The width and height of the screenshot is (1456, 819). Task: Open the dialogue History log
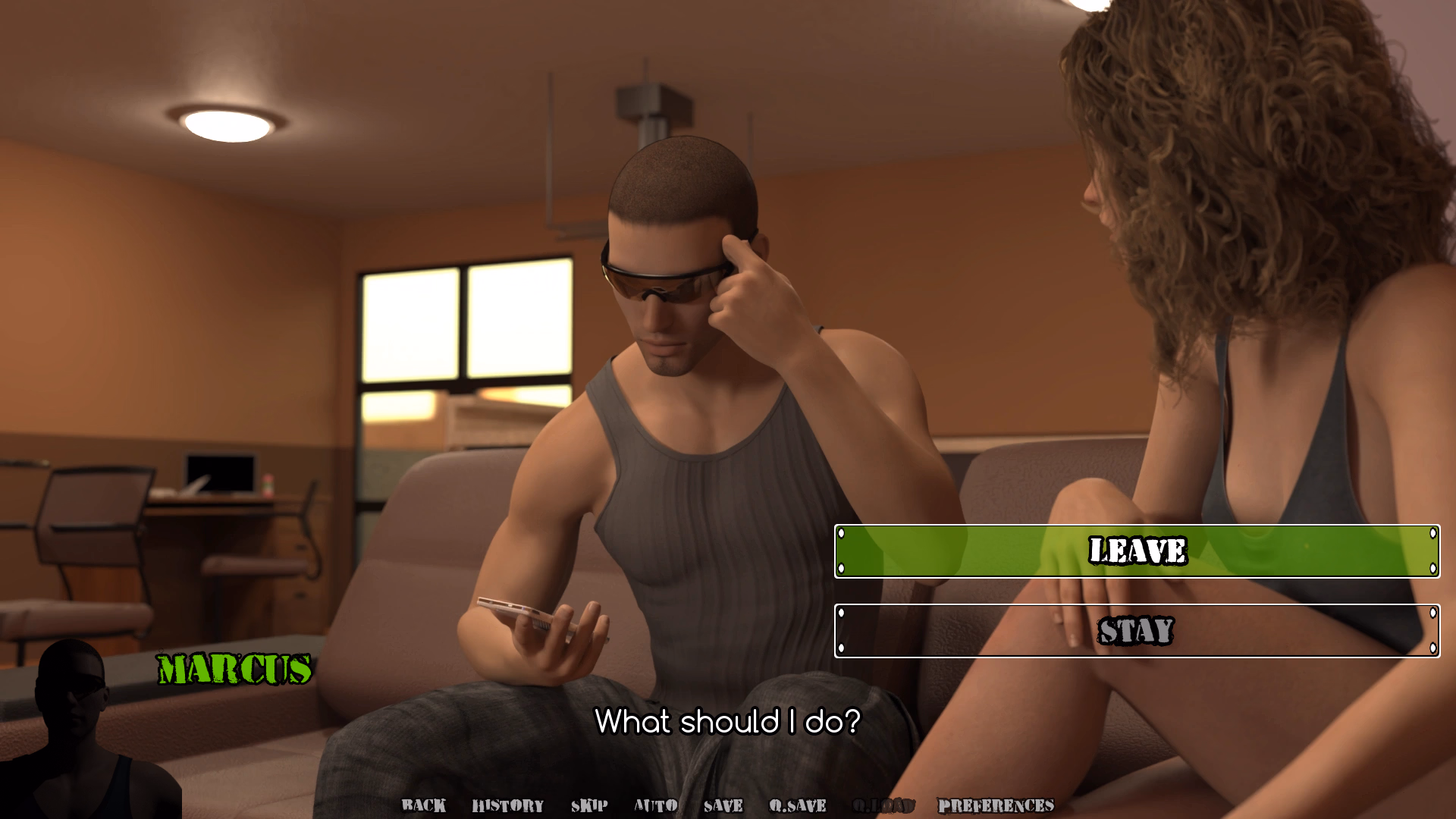tap(508, 805)
